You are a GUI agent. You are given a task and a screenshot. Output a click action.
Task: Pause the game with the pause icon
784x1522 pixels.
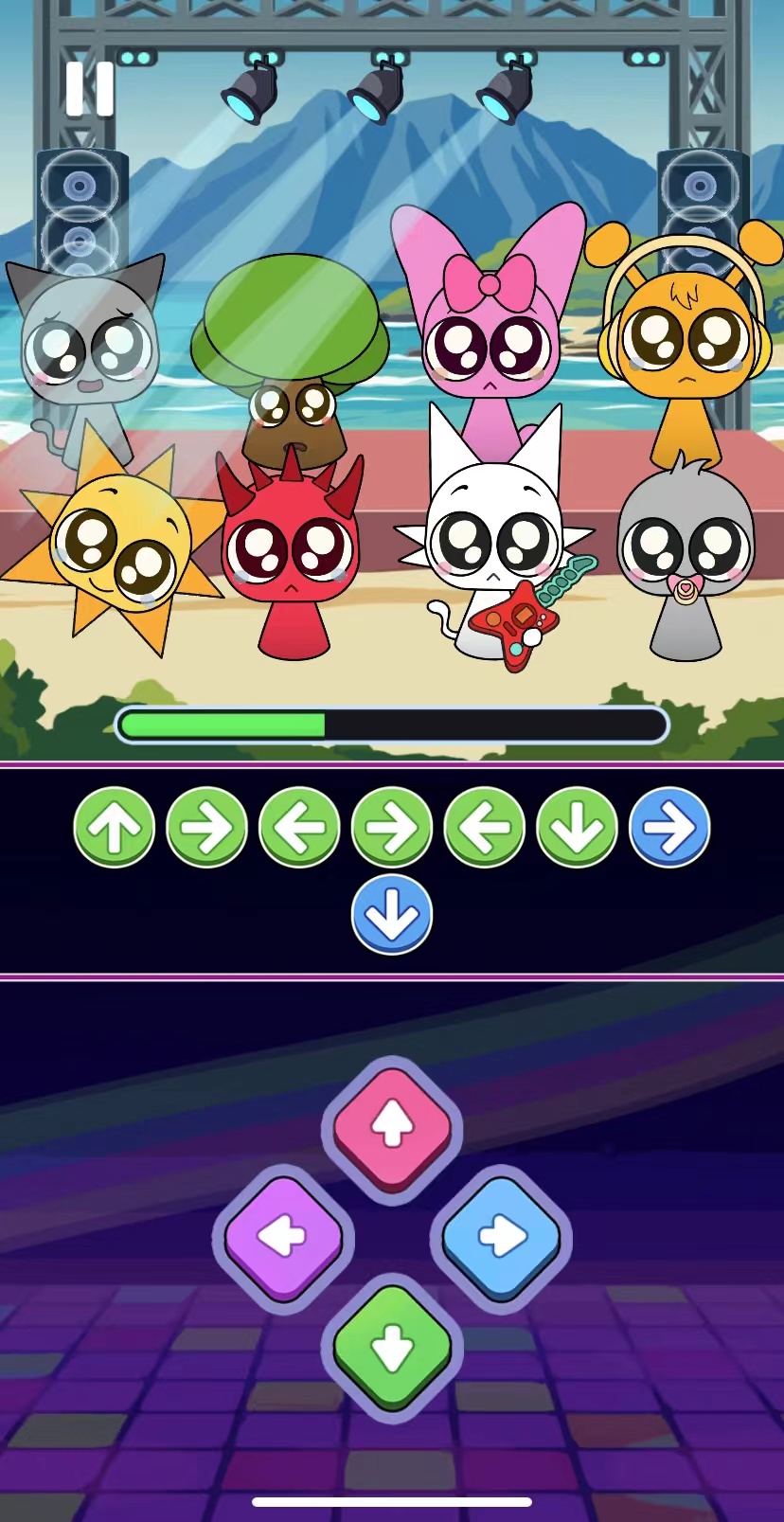[x=90, y=89]
